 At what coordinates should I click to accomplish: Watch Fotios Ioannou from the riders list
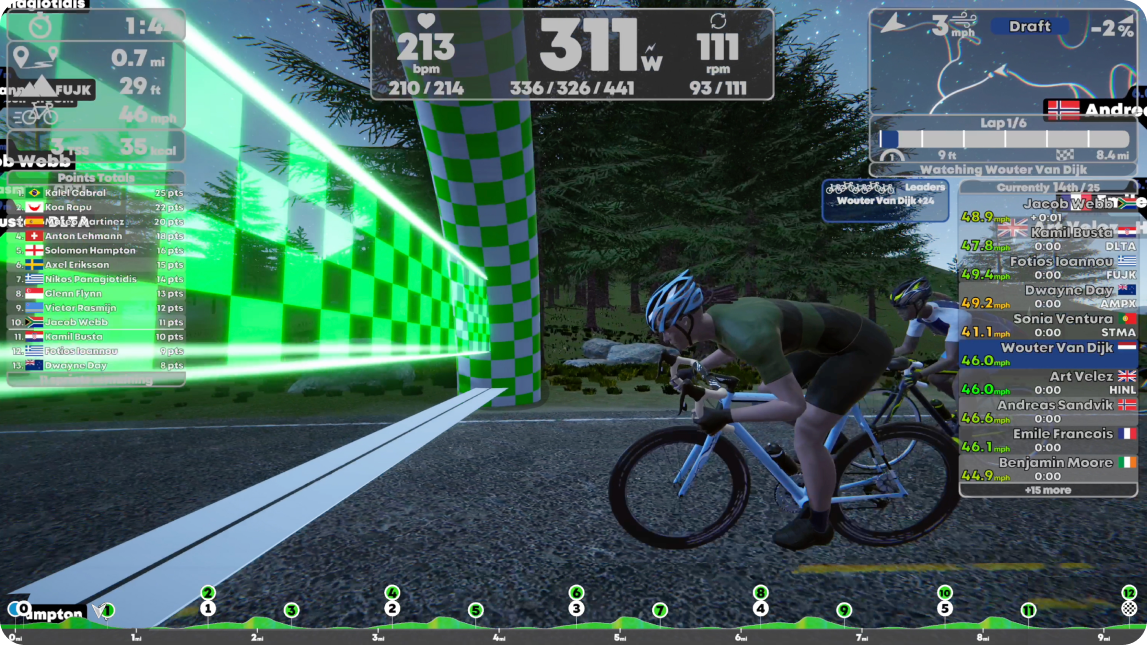[x=1048, y=268]
